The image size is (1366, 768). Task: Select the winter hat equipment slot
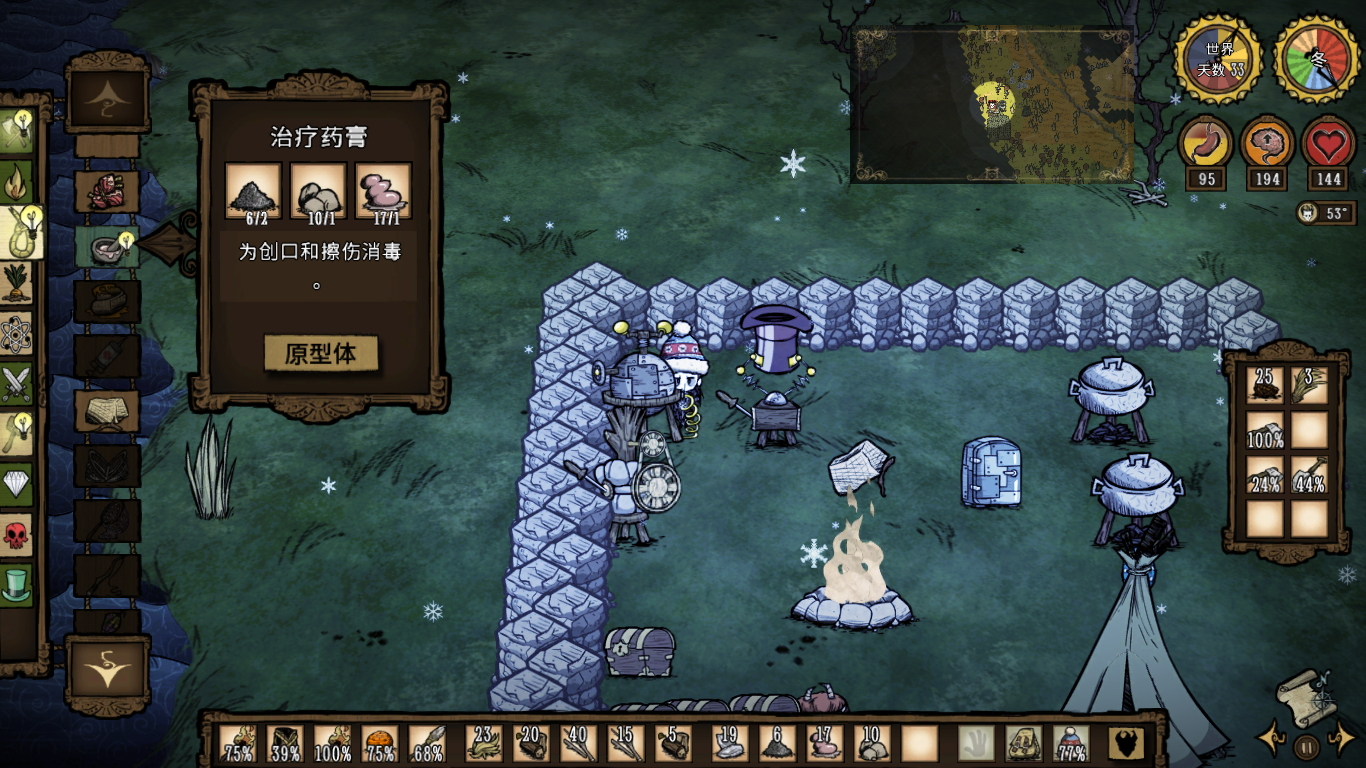pyautogui.click(x=1071, y=744)
